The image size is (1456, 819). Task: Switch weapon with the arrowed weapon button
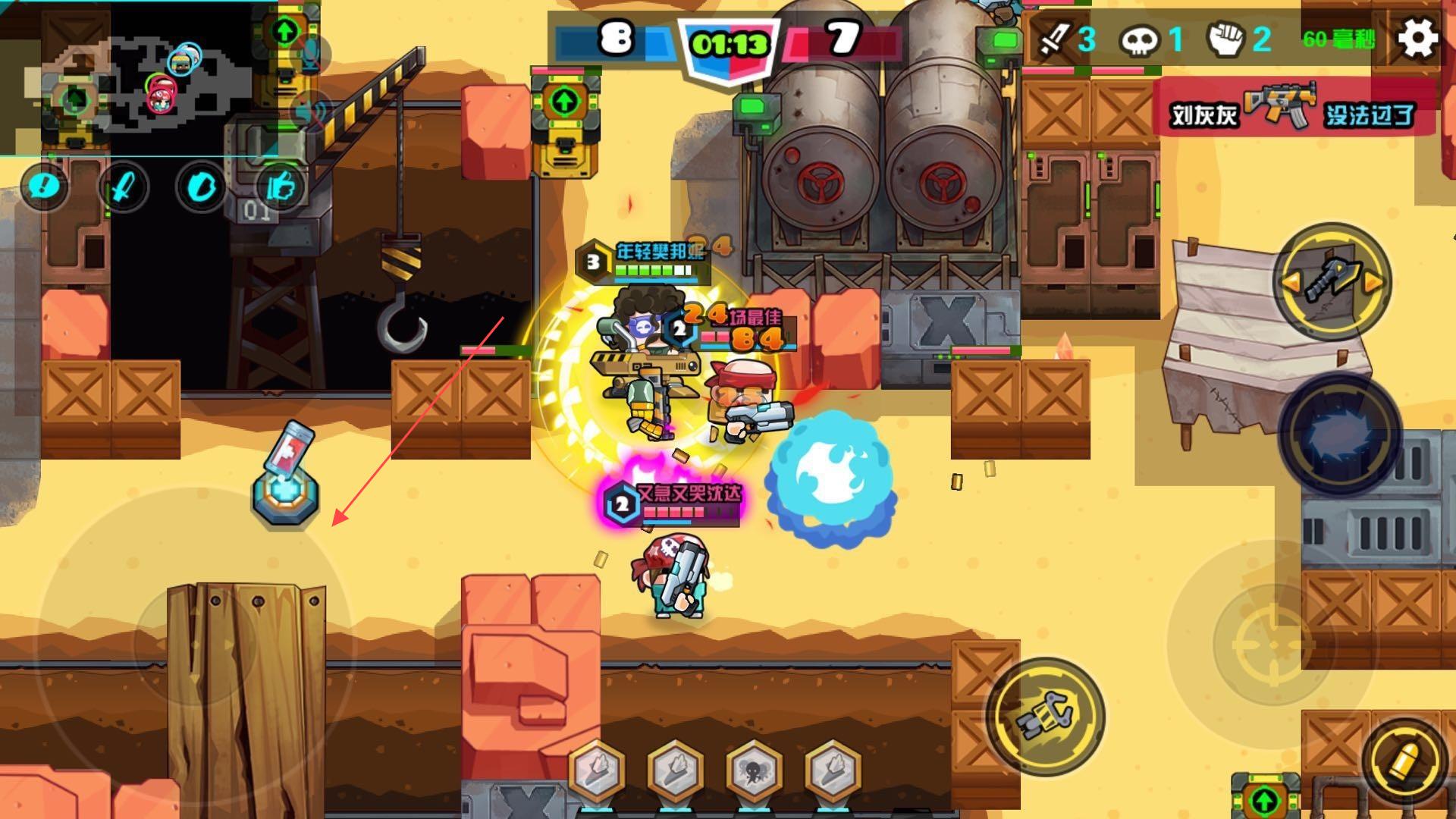pos(1332,281)
